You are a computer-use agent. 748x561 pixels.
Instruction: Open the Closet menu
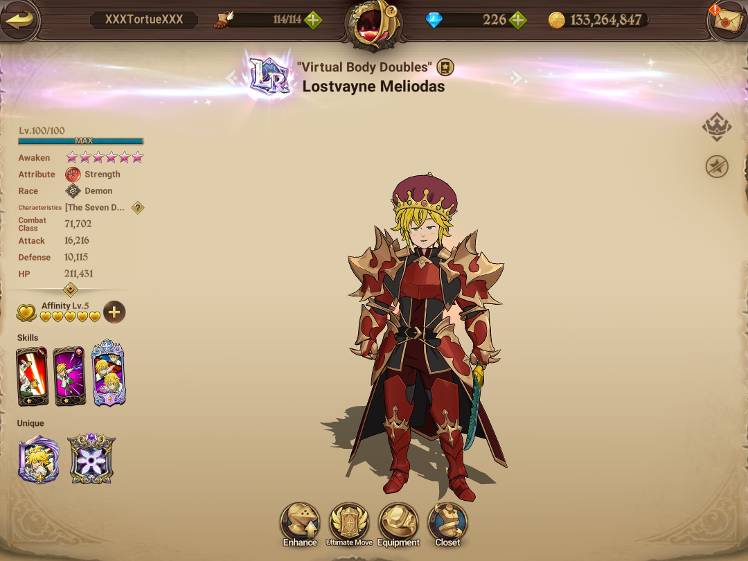[x=447, y=522]
